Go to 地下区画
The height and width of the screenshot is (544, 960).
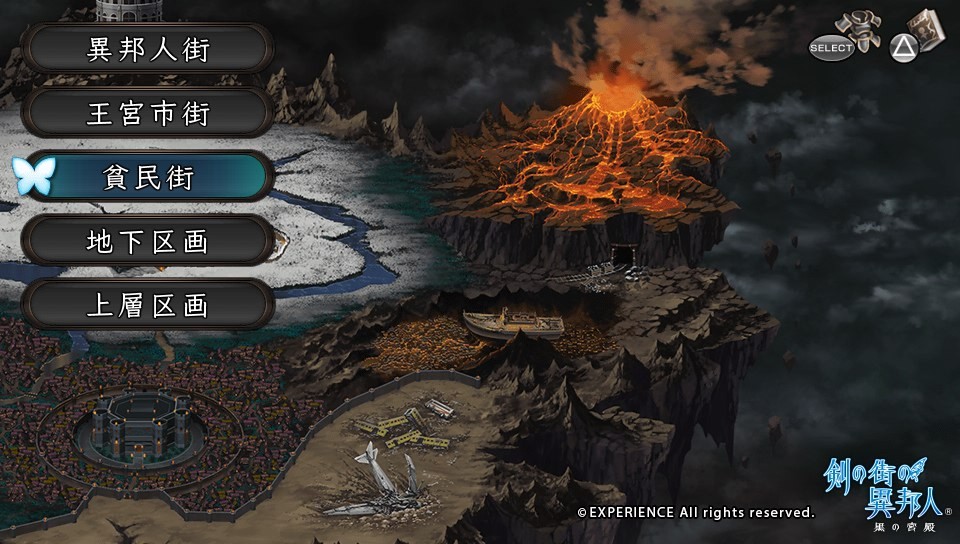click(148, 241)
